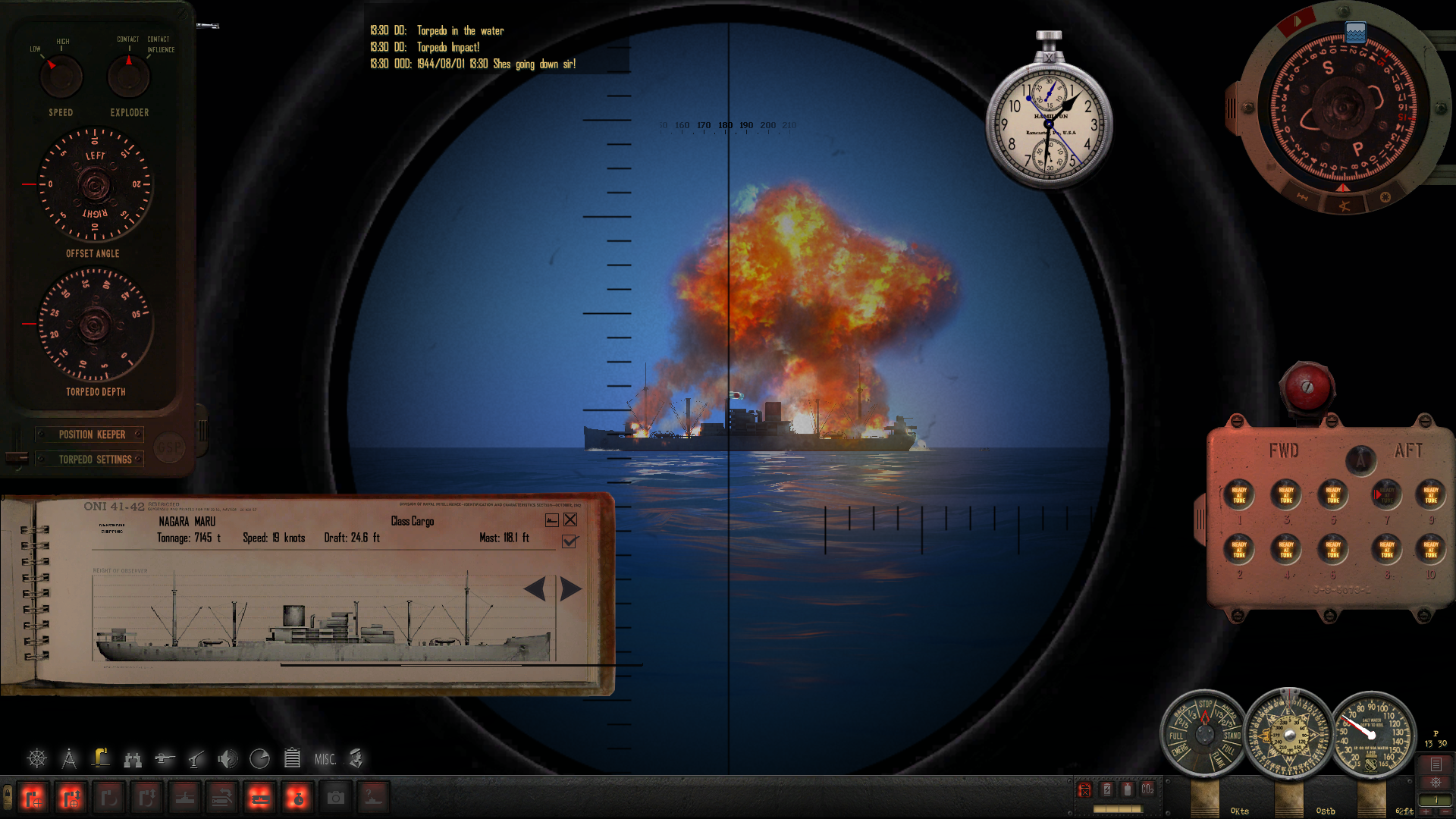Select aft torpedo tube 10
The height and width of the screenshot is (819, 1456).
(x=1431, y=549)
